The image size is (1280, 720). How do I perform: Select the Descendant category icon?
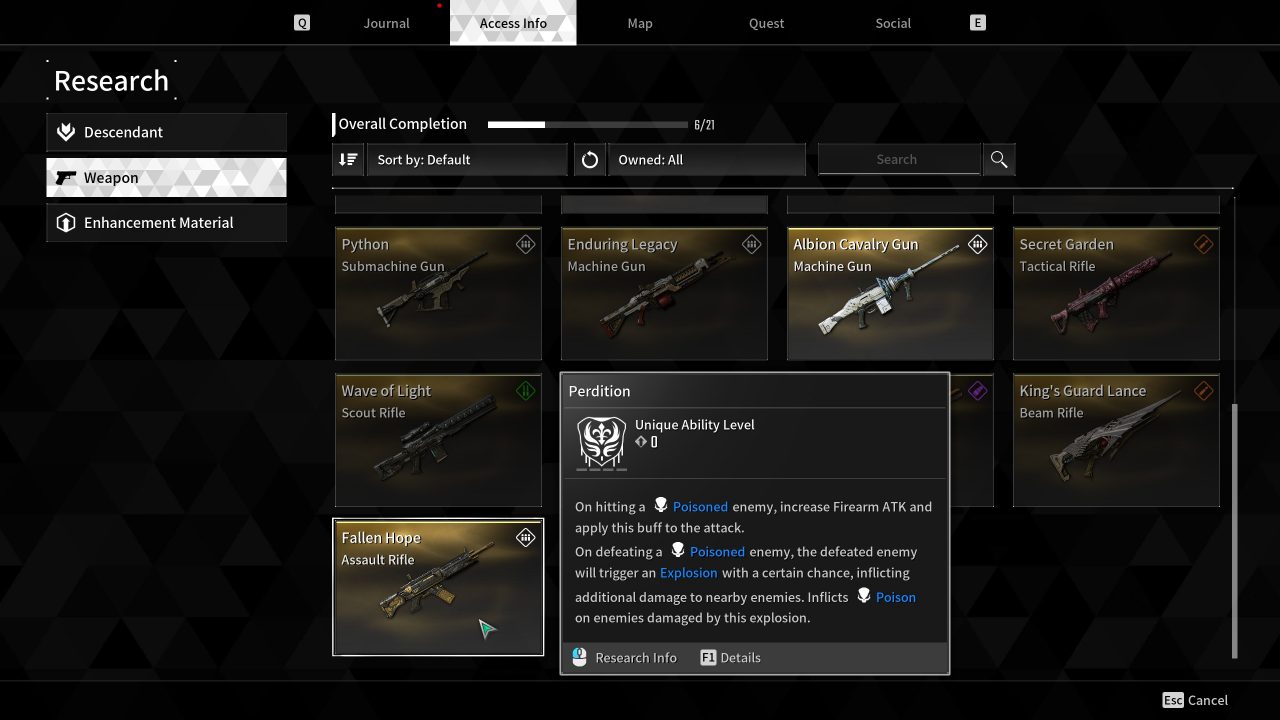click(x=66, y=131)
